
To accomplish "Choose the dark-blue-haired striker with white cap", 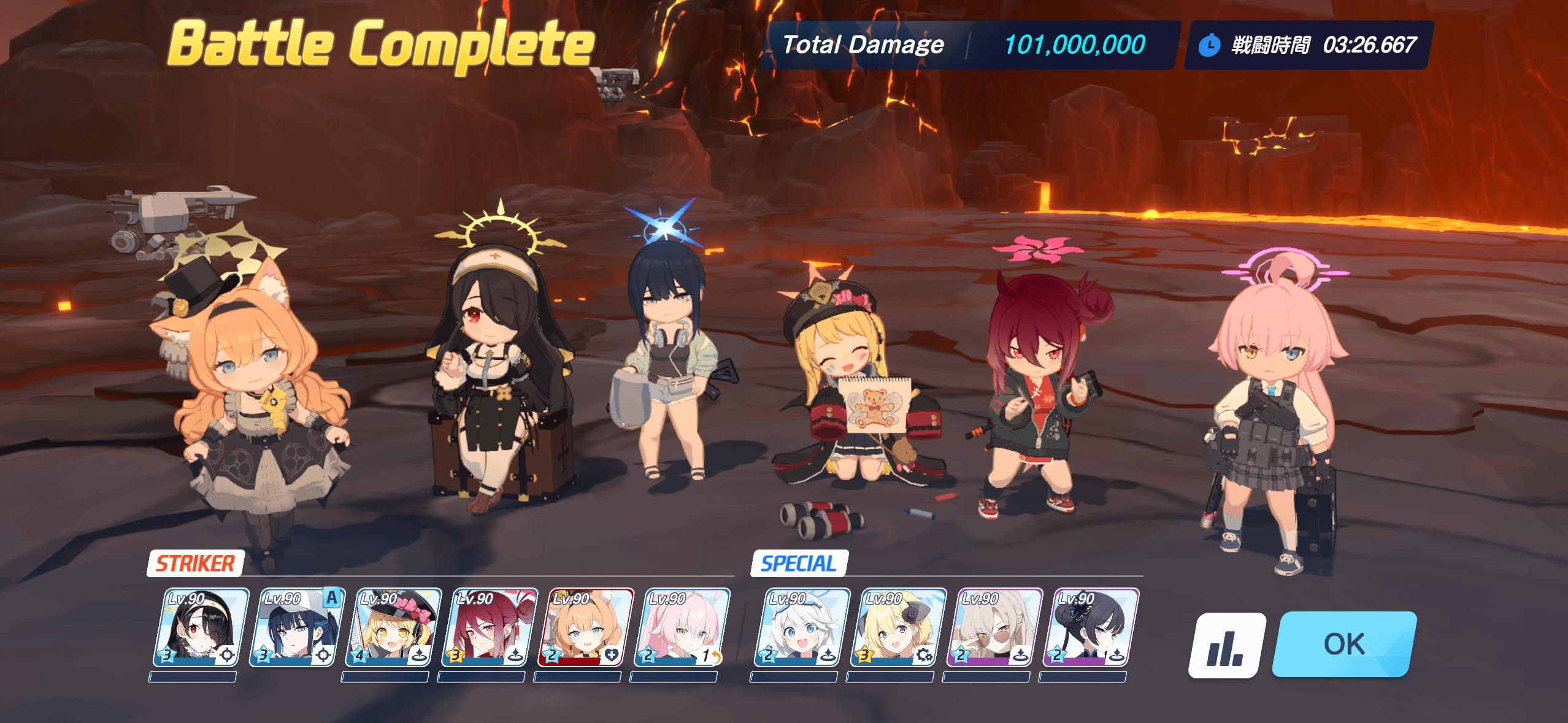I will tap(298, 627).
